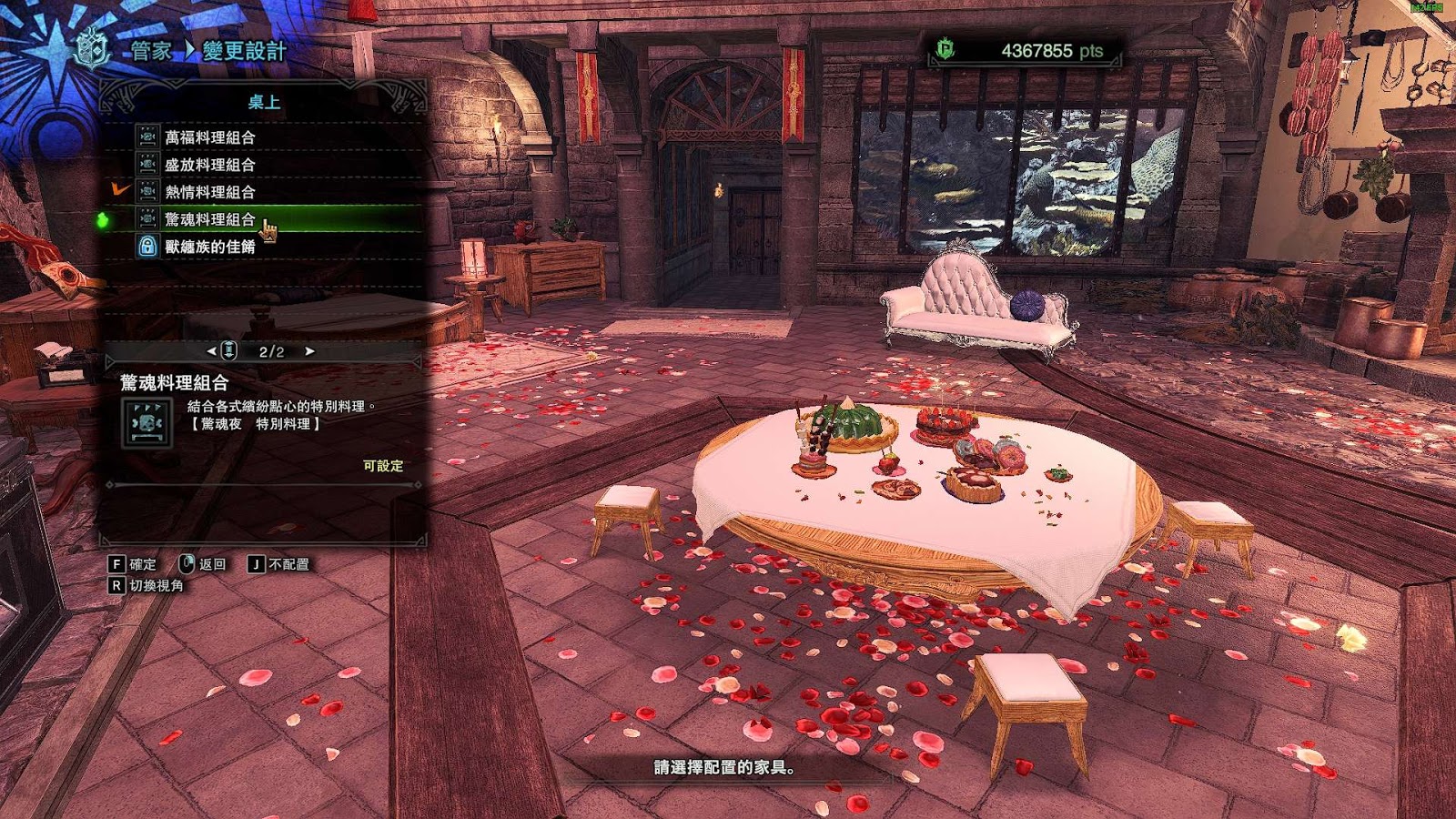Select 萬福料理組合 from the list
The height and width of the screenshot is (819, 1456).
pyautogui.click(x=209, y=137)
